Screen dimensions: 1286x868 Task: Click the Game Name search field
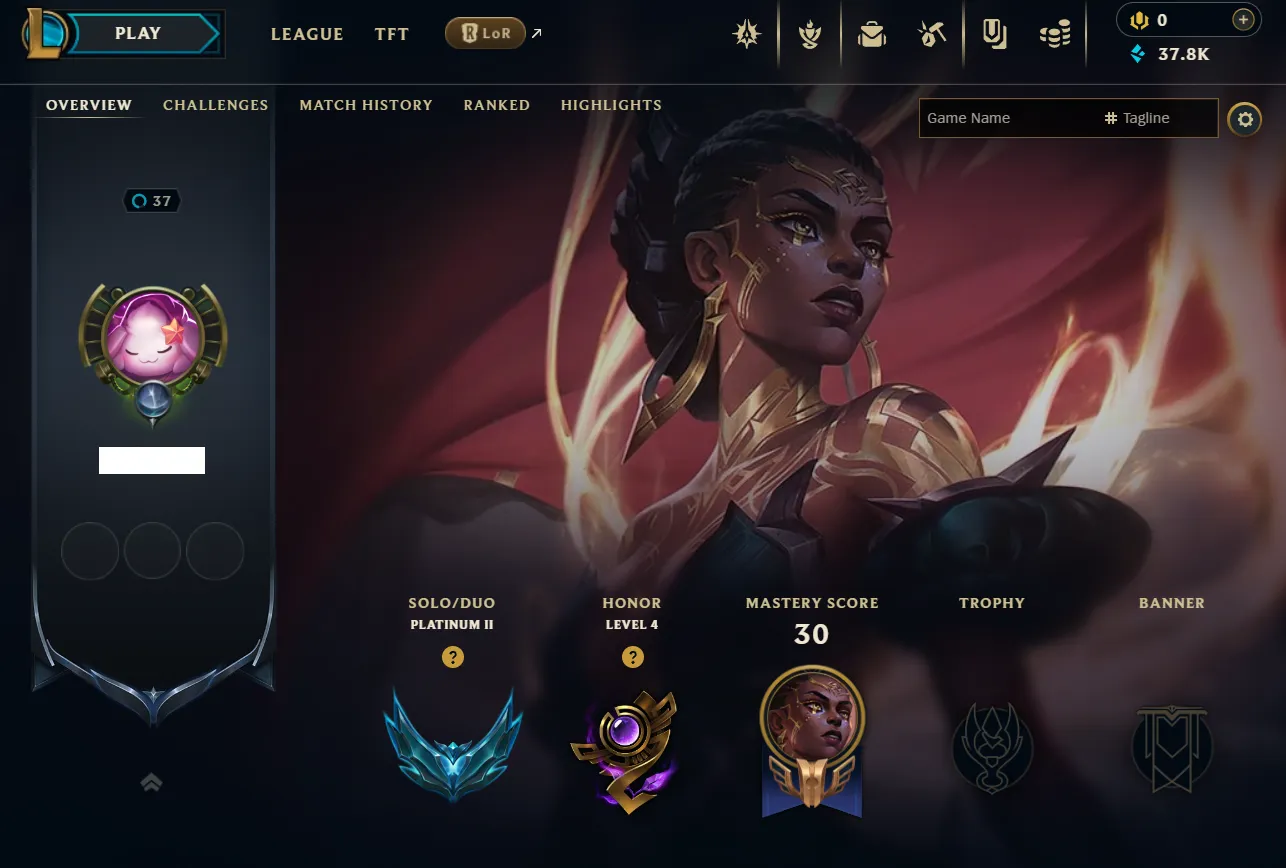pos(1005,118)
